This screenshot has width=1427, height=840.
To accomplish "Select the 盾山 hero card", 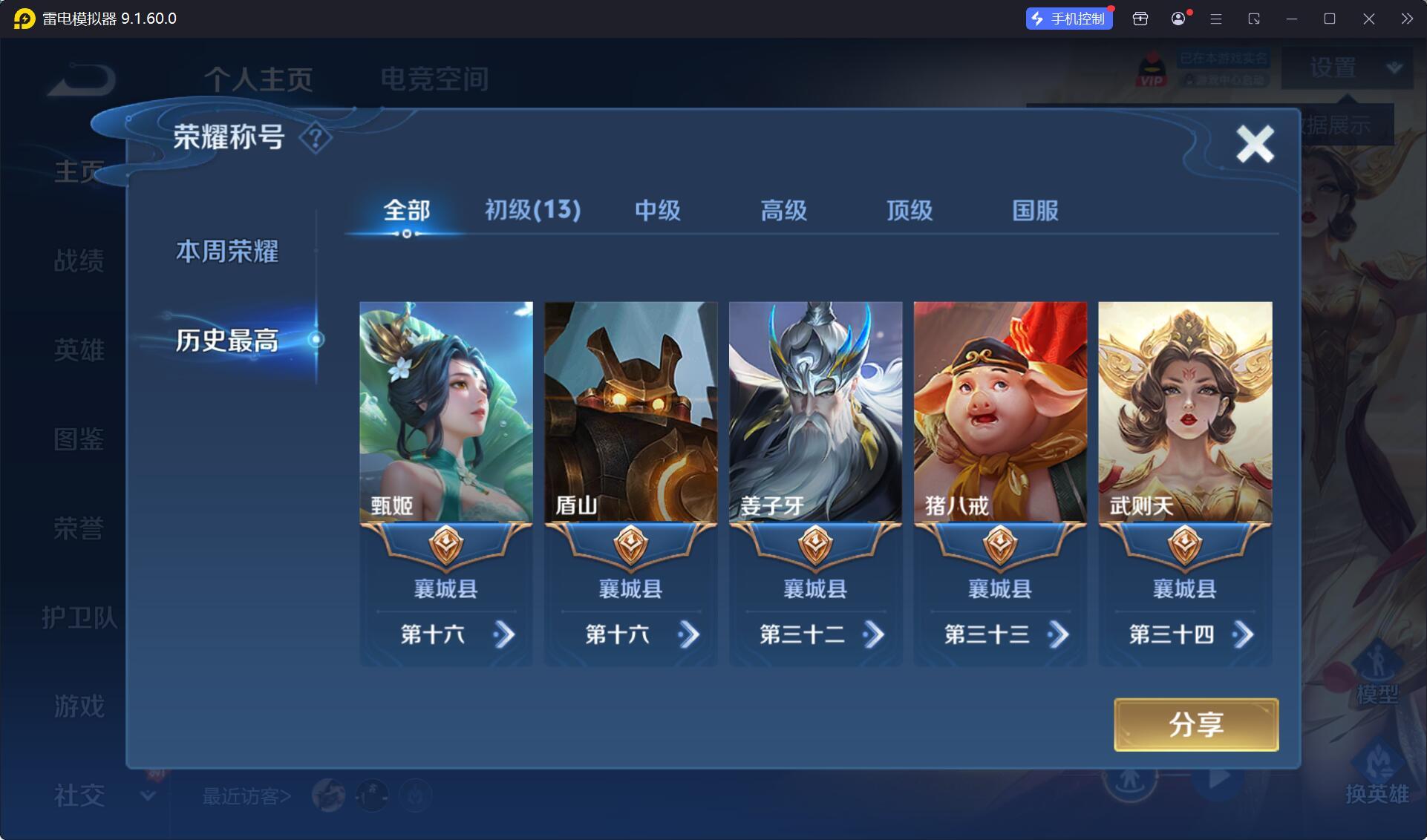I will point(630,412).
